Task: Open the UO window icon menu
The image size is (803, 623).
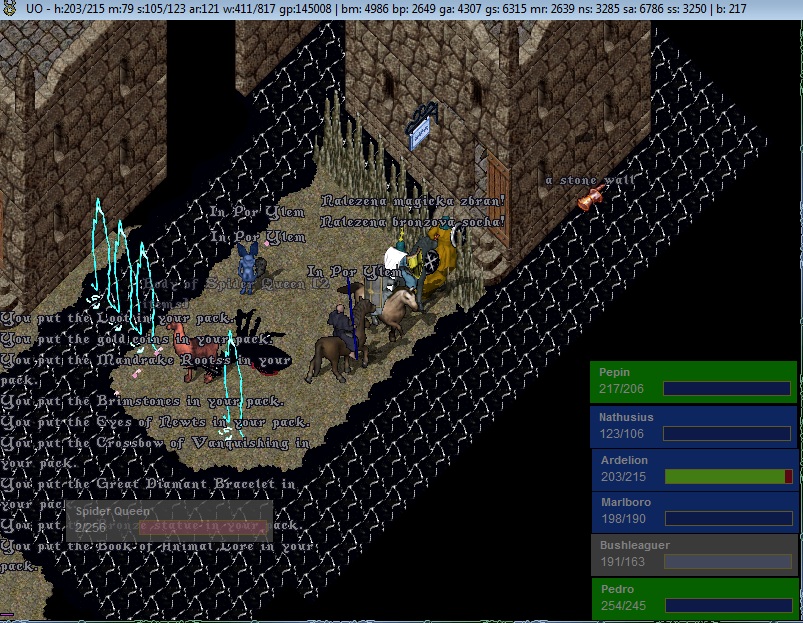Action: 7,8
